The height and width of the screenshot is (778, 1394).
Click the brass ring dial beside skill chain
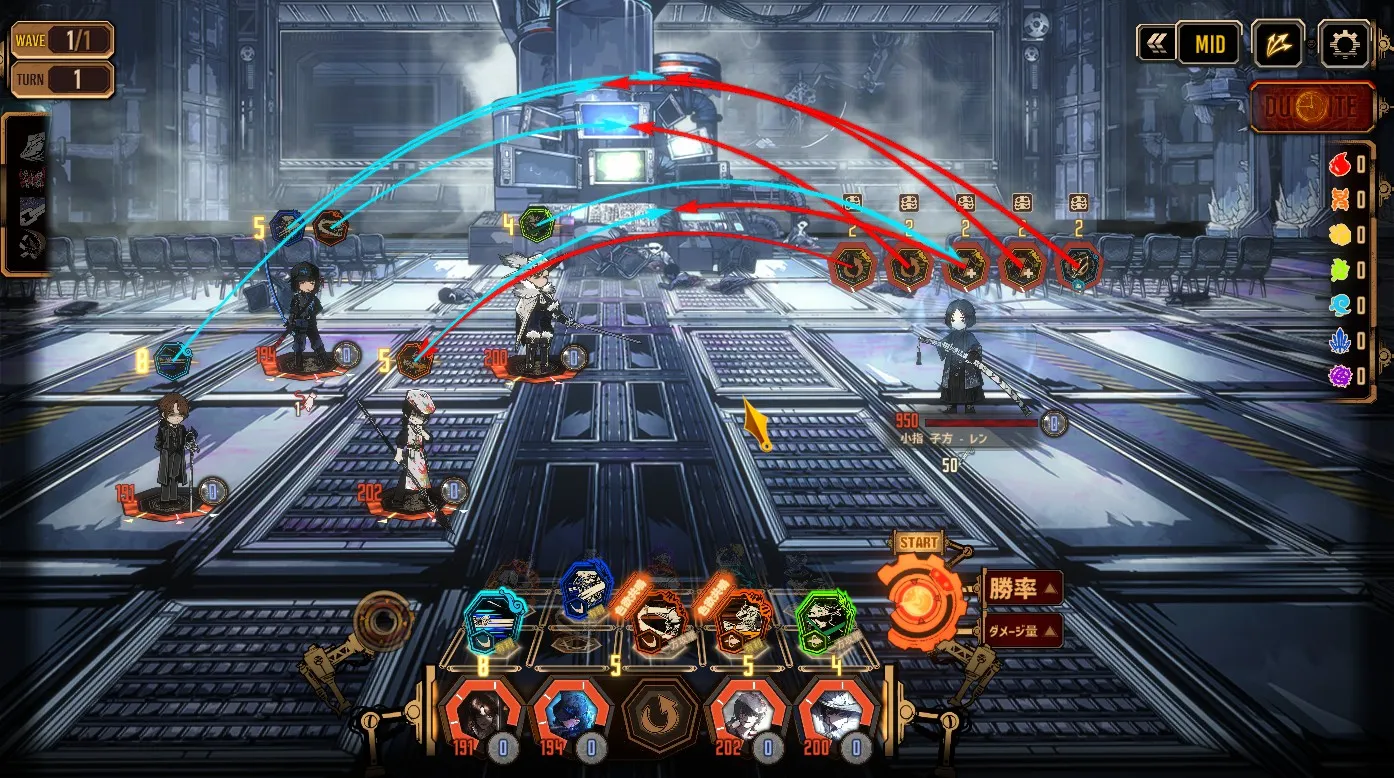382,622
